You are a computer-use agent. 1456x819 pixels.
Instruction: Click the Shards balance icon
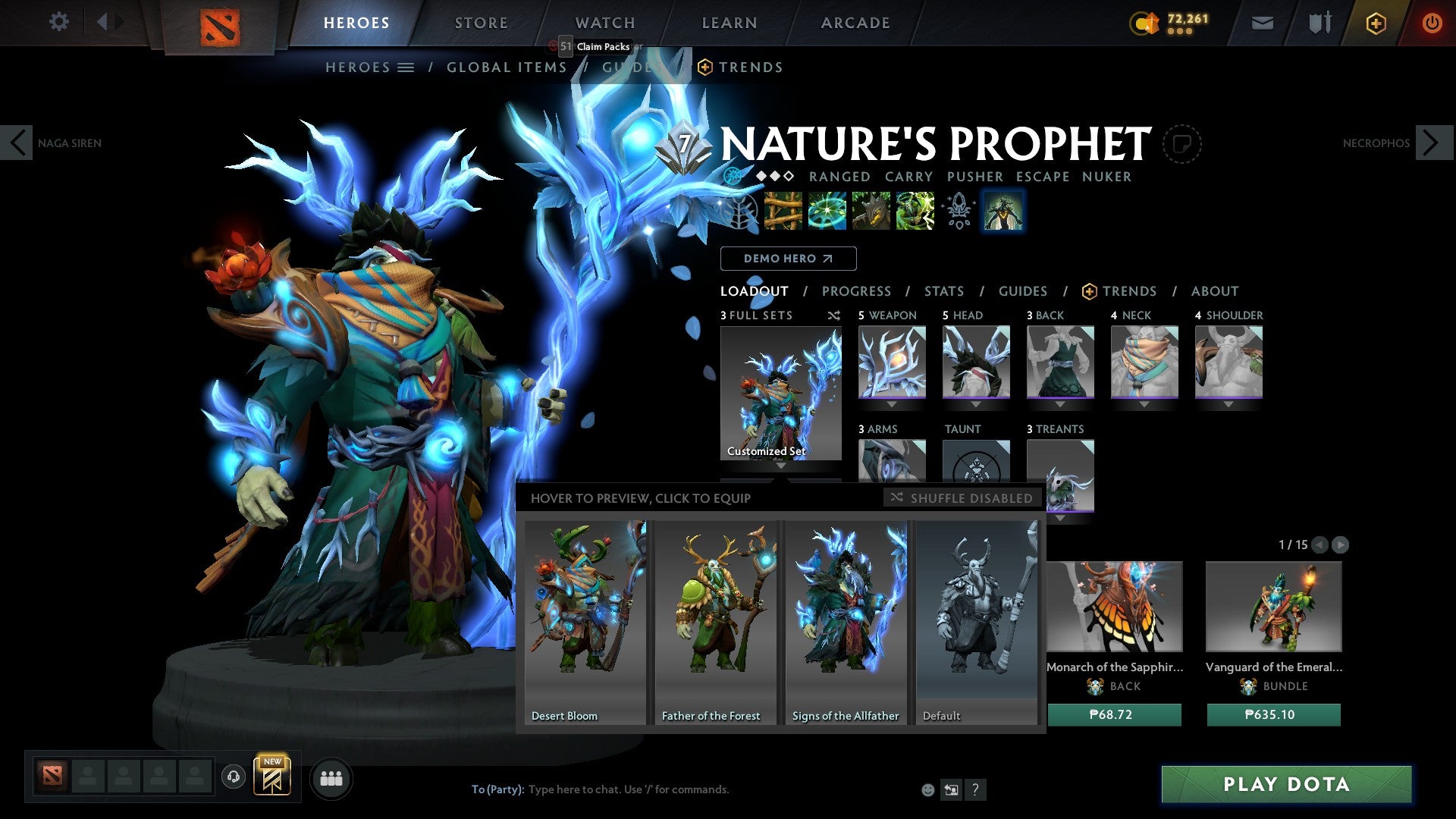click(x=1144, y=23)
